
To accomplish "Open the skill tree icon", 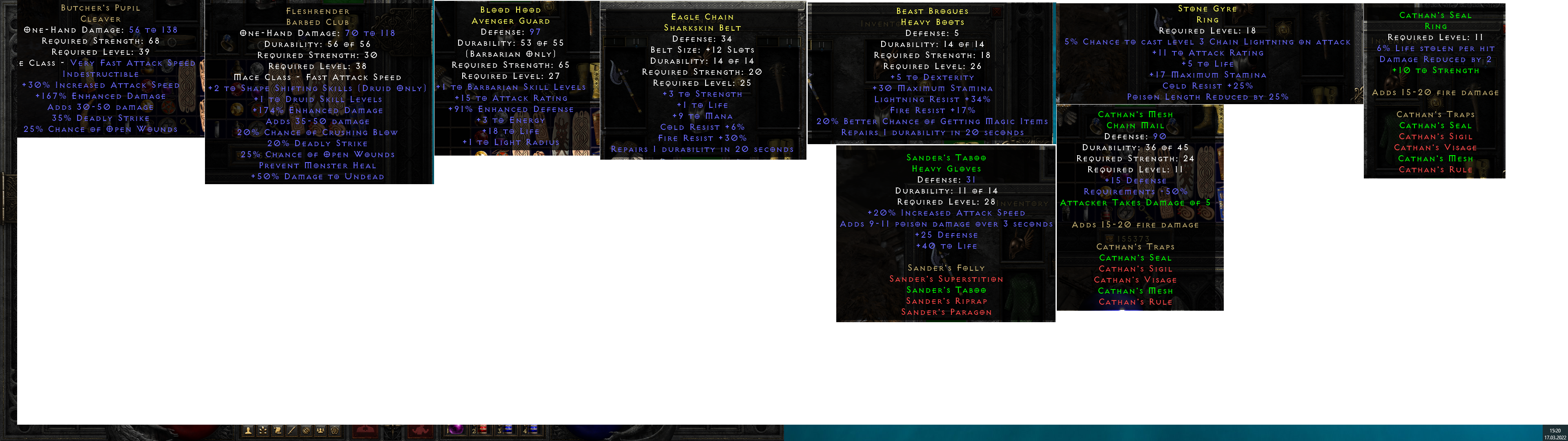I will tap(263, 431).
